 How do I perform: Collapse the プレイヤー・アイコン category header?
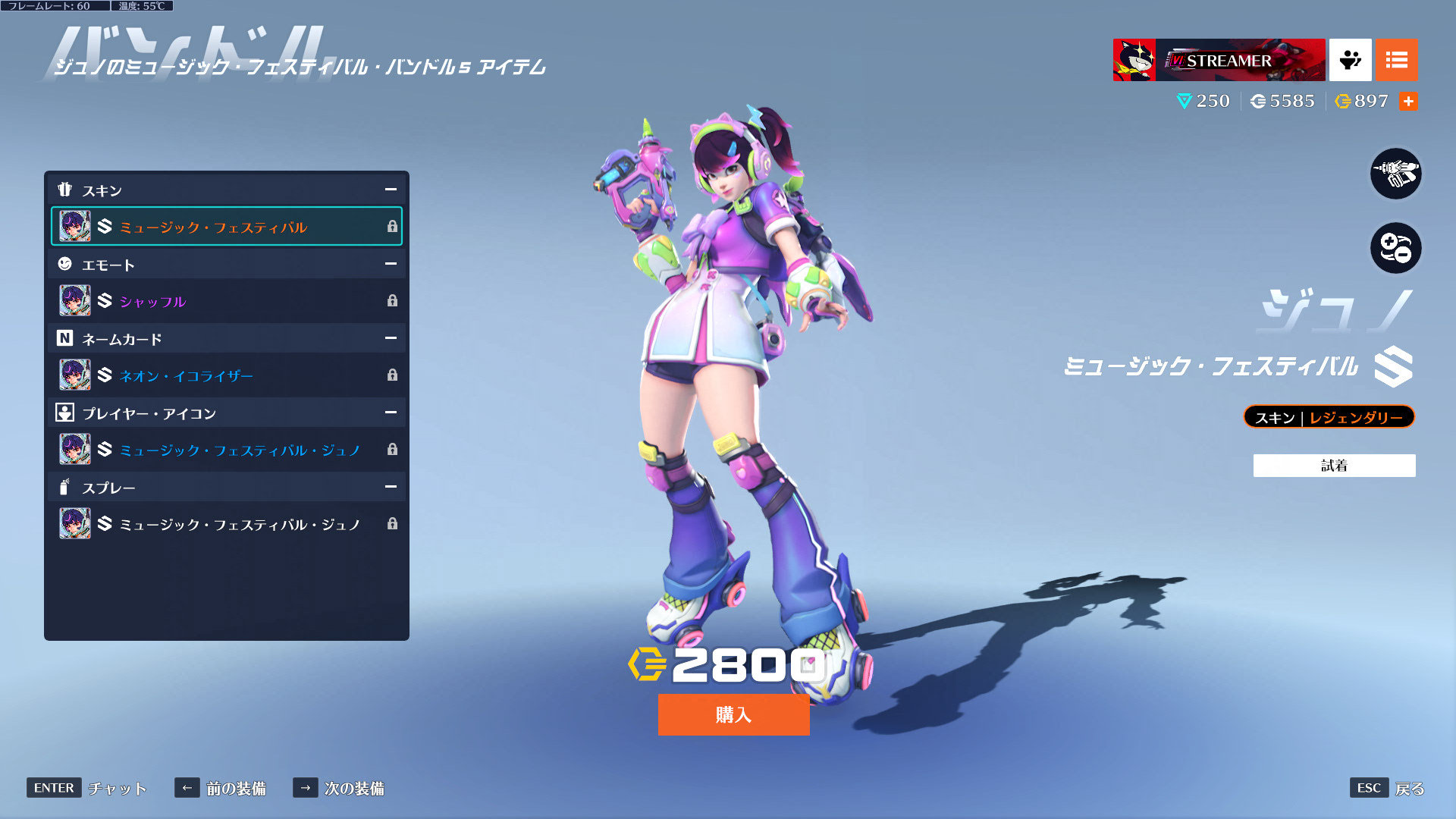click(391, 413)
